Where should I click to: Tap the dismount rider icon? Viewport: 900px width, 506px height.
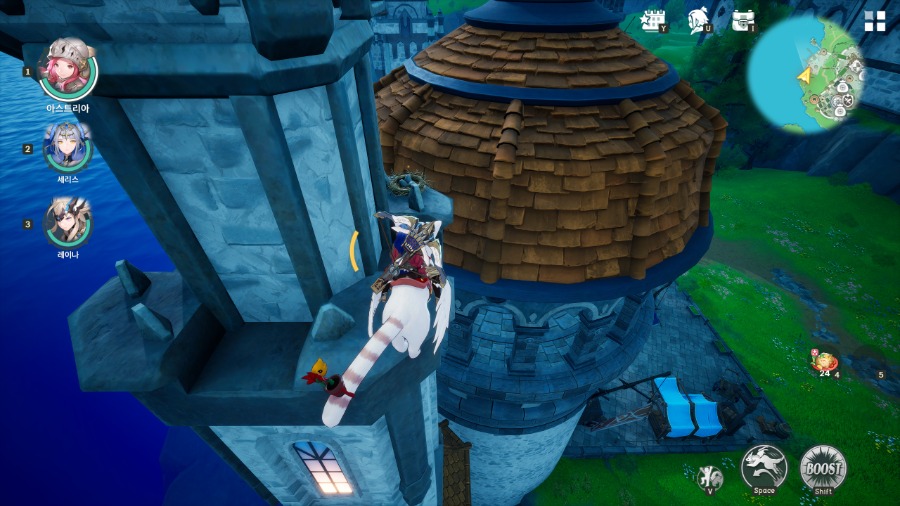710,476
